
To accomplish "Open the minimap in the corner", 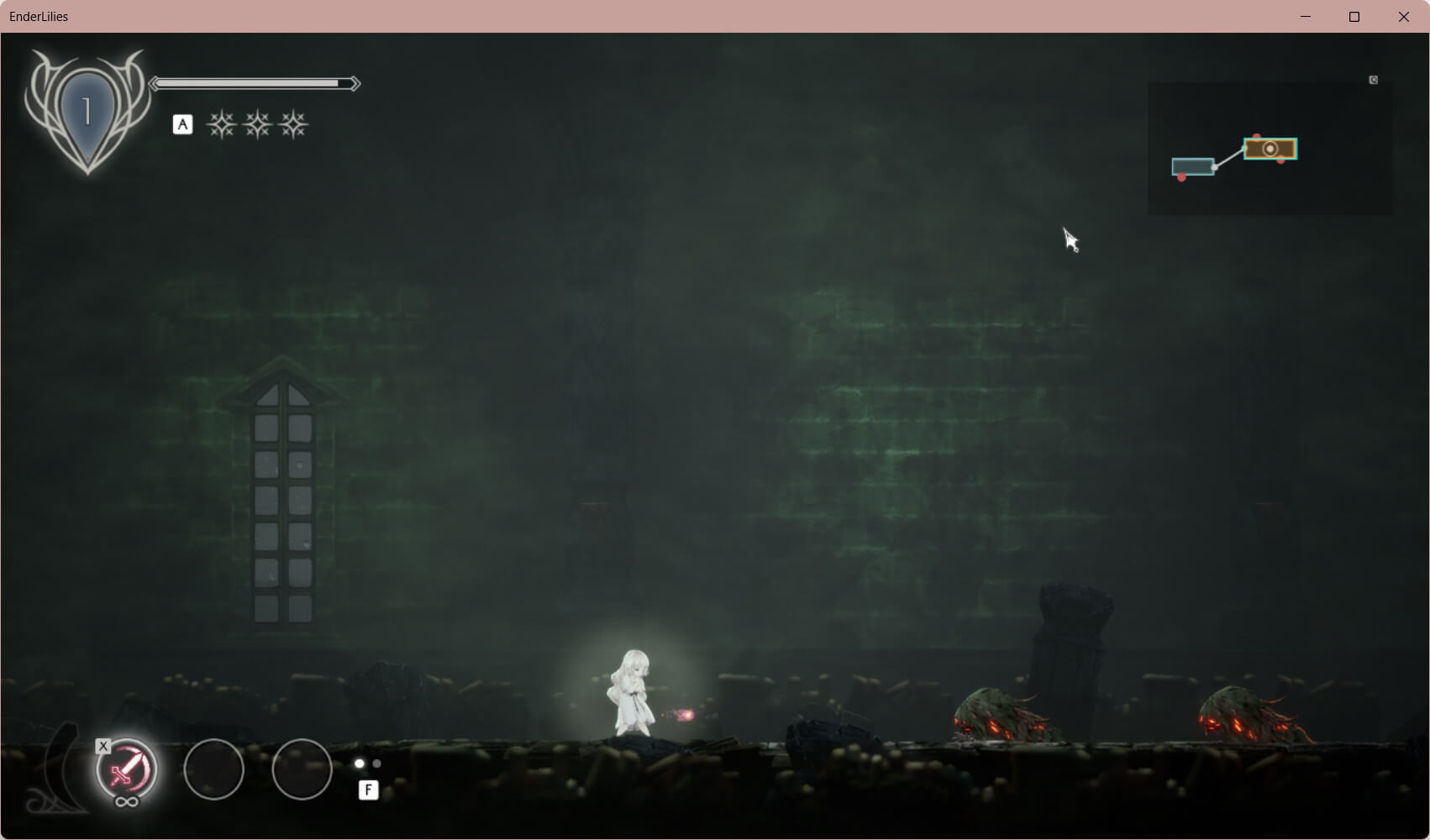I will (1269, 148).
